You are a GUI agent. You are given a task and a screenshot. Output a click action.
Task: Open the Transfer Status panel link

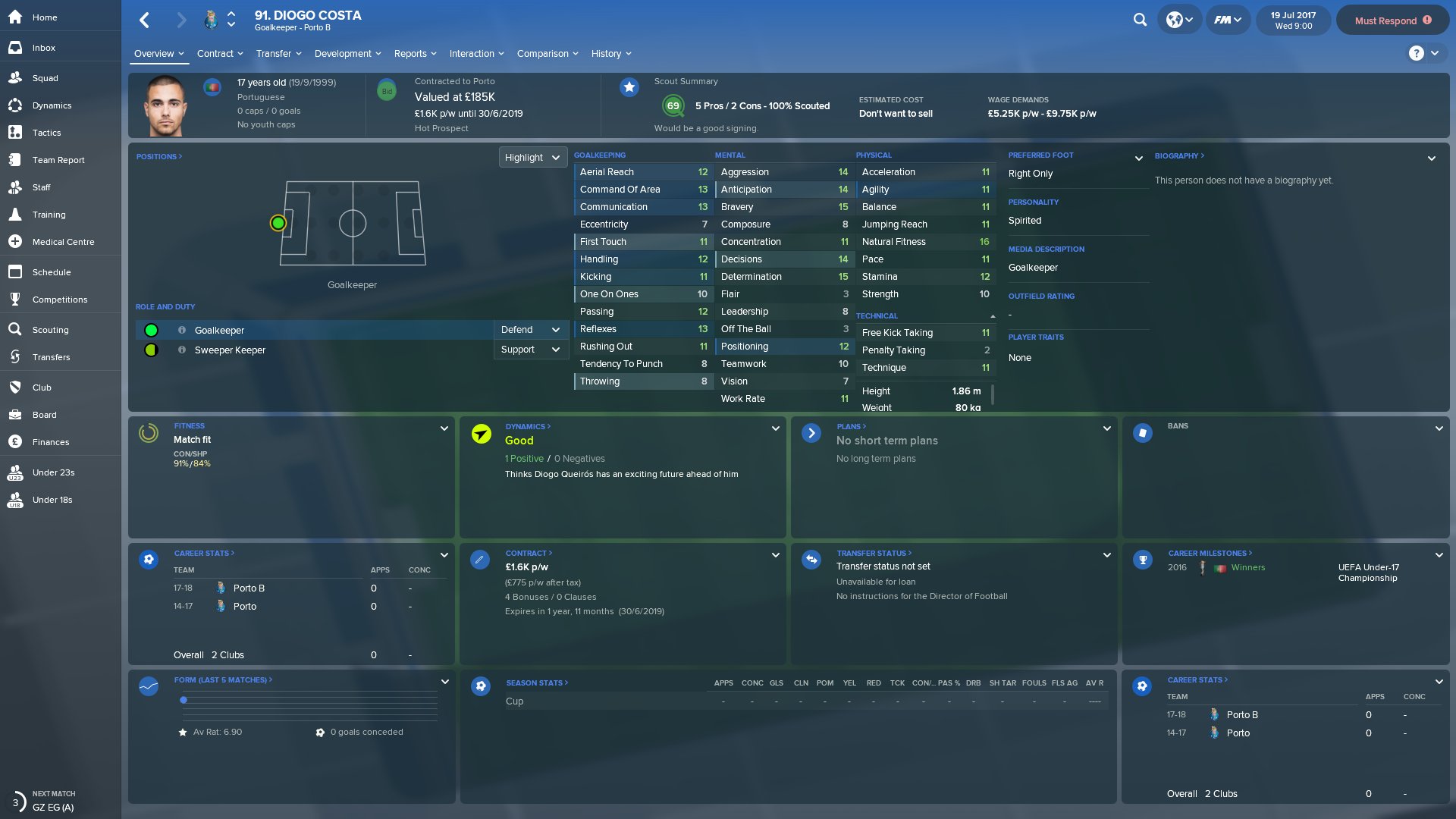[874, 554]
